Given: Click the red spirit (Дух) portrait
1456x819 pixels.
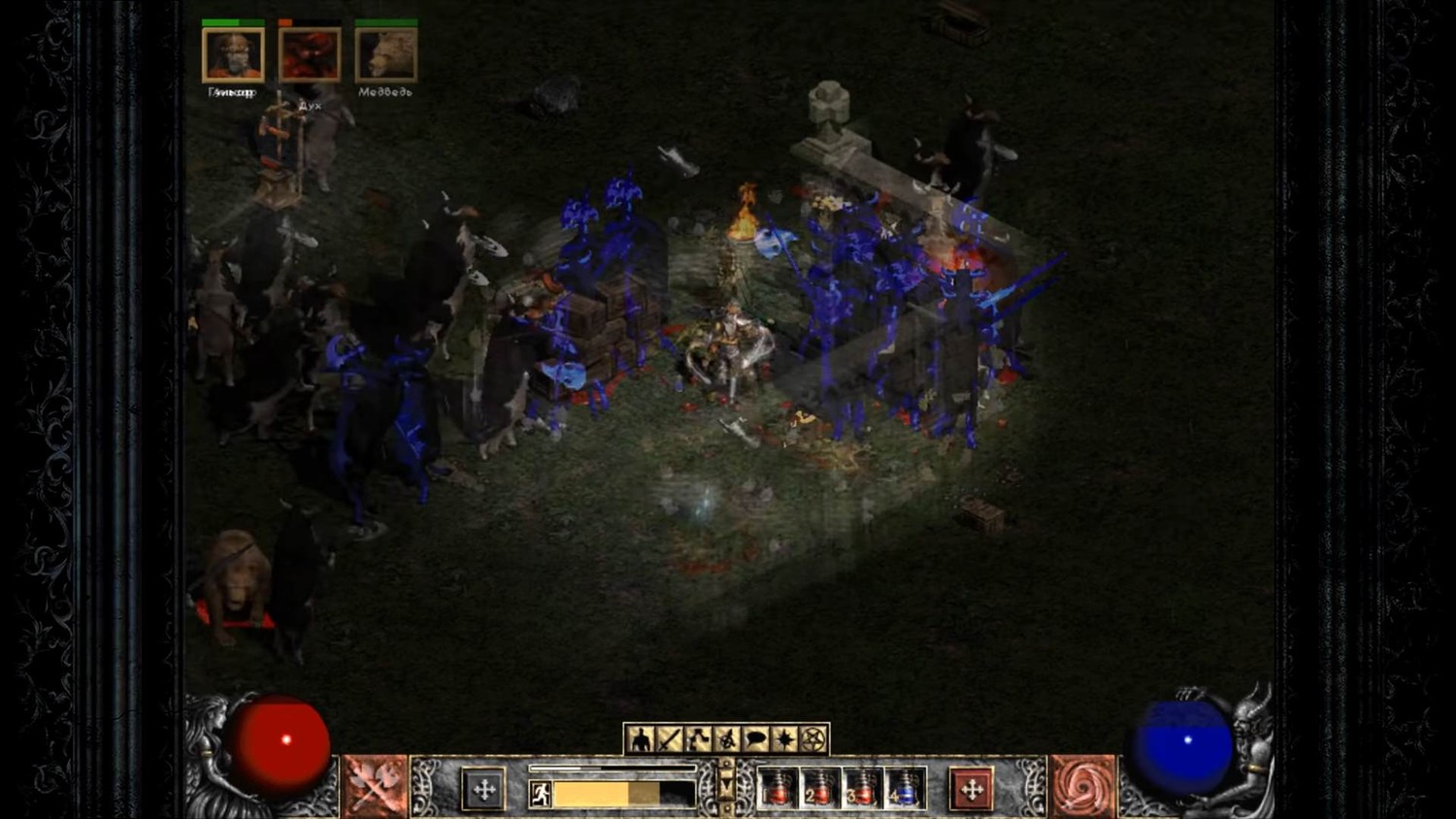Looking at the screenshot, I should click(x=310, y=55).
